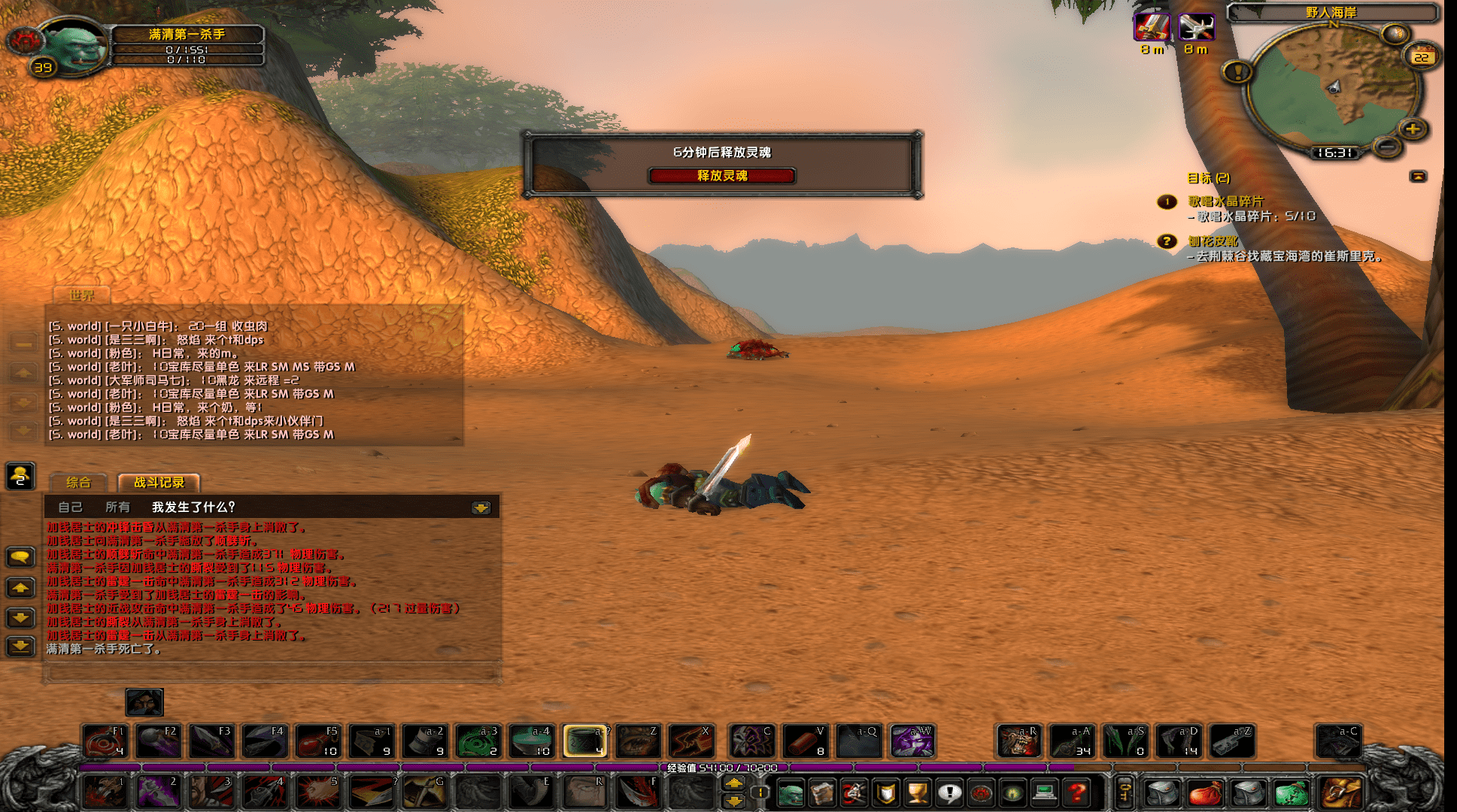Open the leather backpack slot
1457x812 pixels.
(1342, 792)
